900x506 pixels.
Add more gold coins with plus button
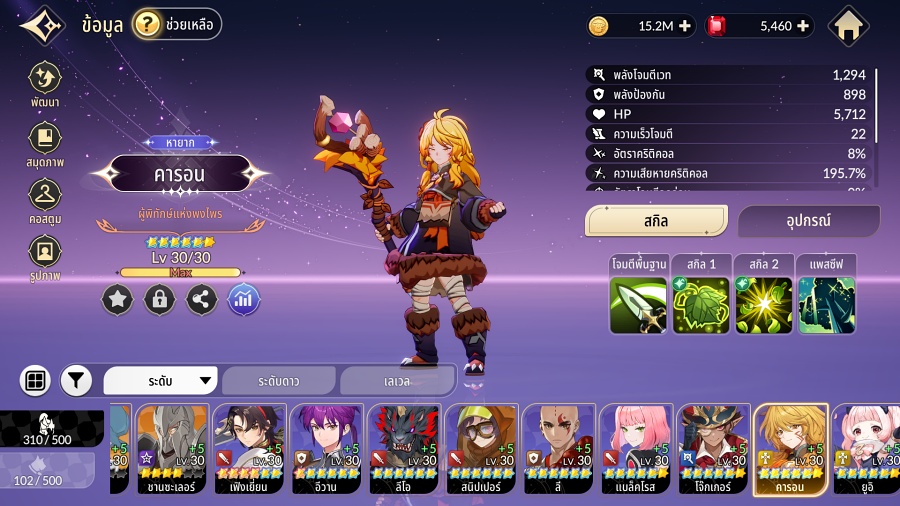click(x=684, y=27)
